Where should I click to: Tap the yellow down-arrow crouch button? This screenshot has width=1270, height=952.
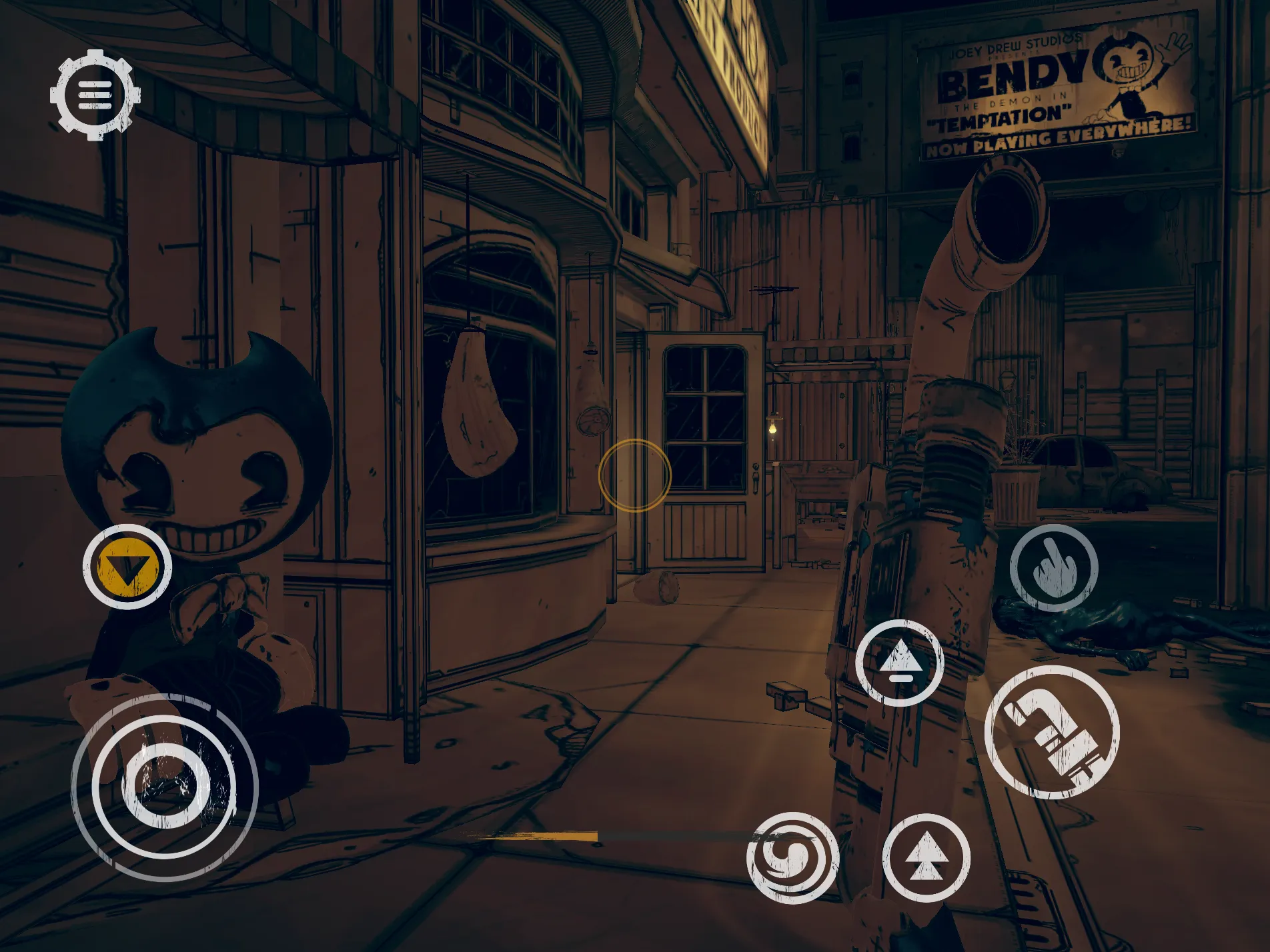pos(127,567)
